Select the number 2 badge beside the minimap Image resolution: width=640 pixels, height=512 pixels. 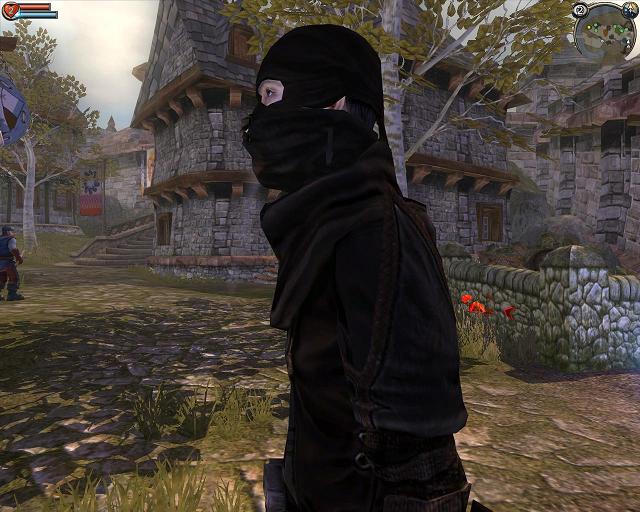coord(581,10)
